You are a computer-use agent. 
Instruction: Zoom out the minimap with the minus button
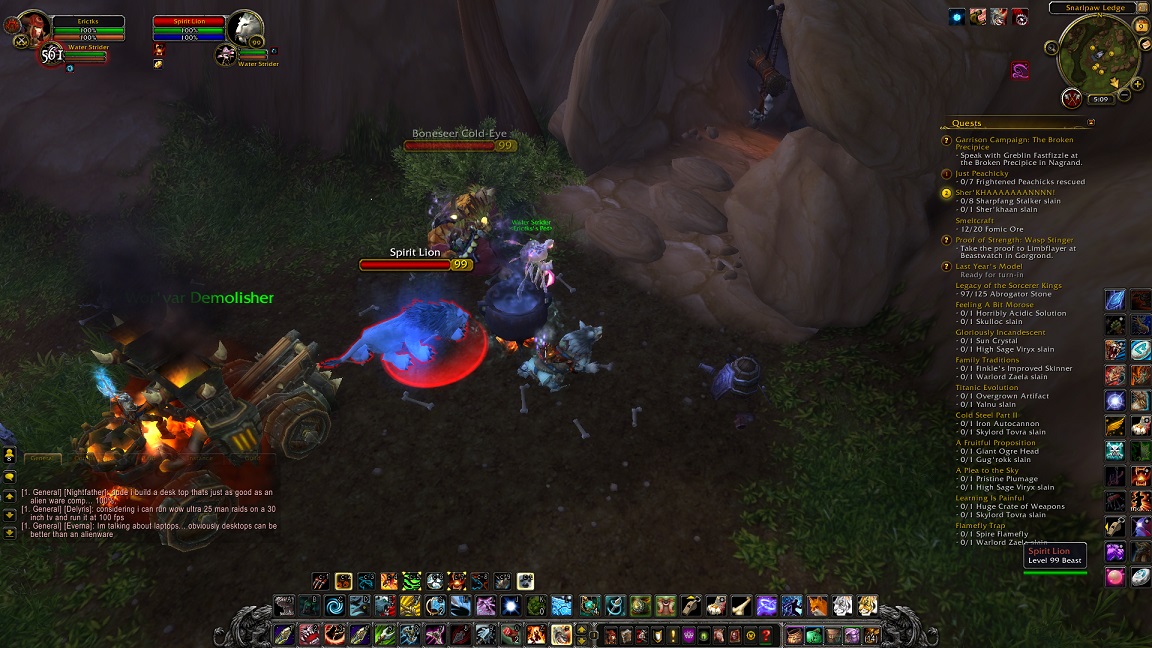pos(1125,96)
